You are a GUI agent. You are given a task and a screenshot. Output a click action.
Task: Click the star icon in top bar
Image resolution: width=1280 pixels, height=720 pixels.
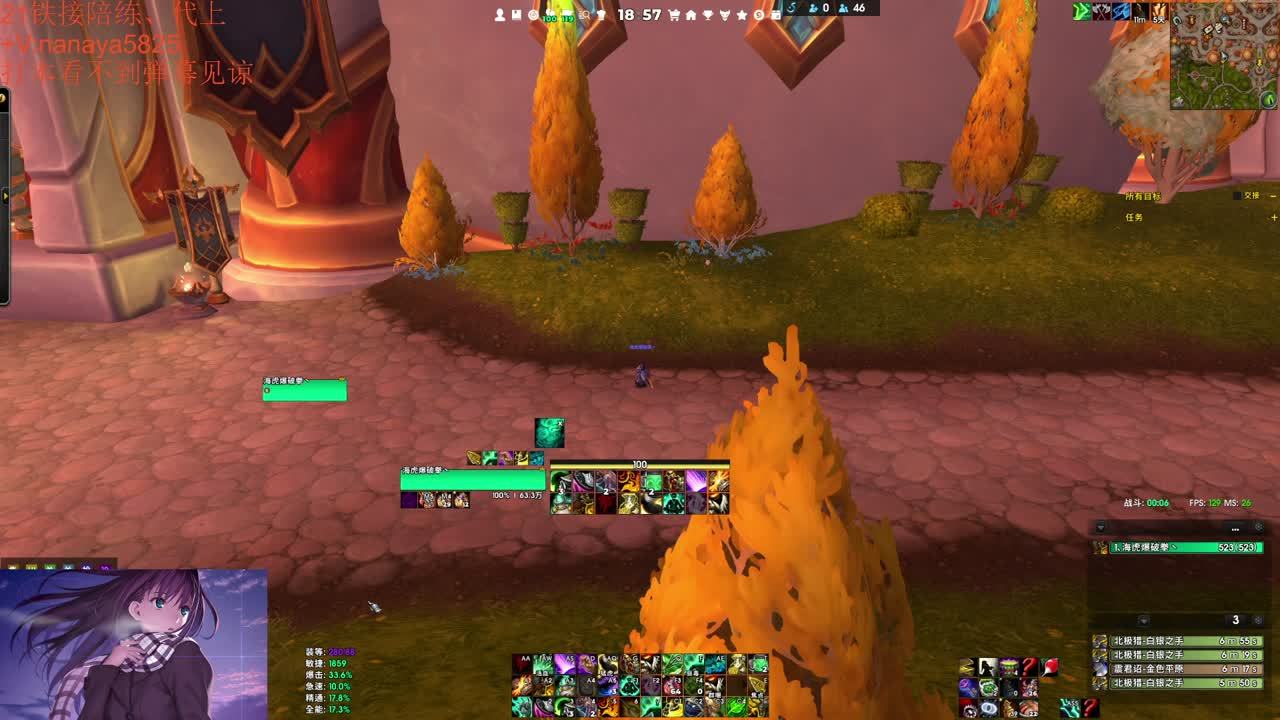coord(742,15)
